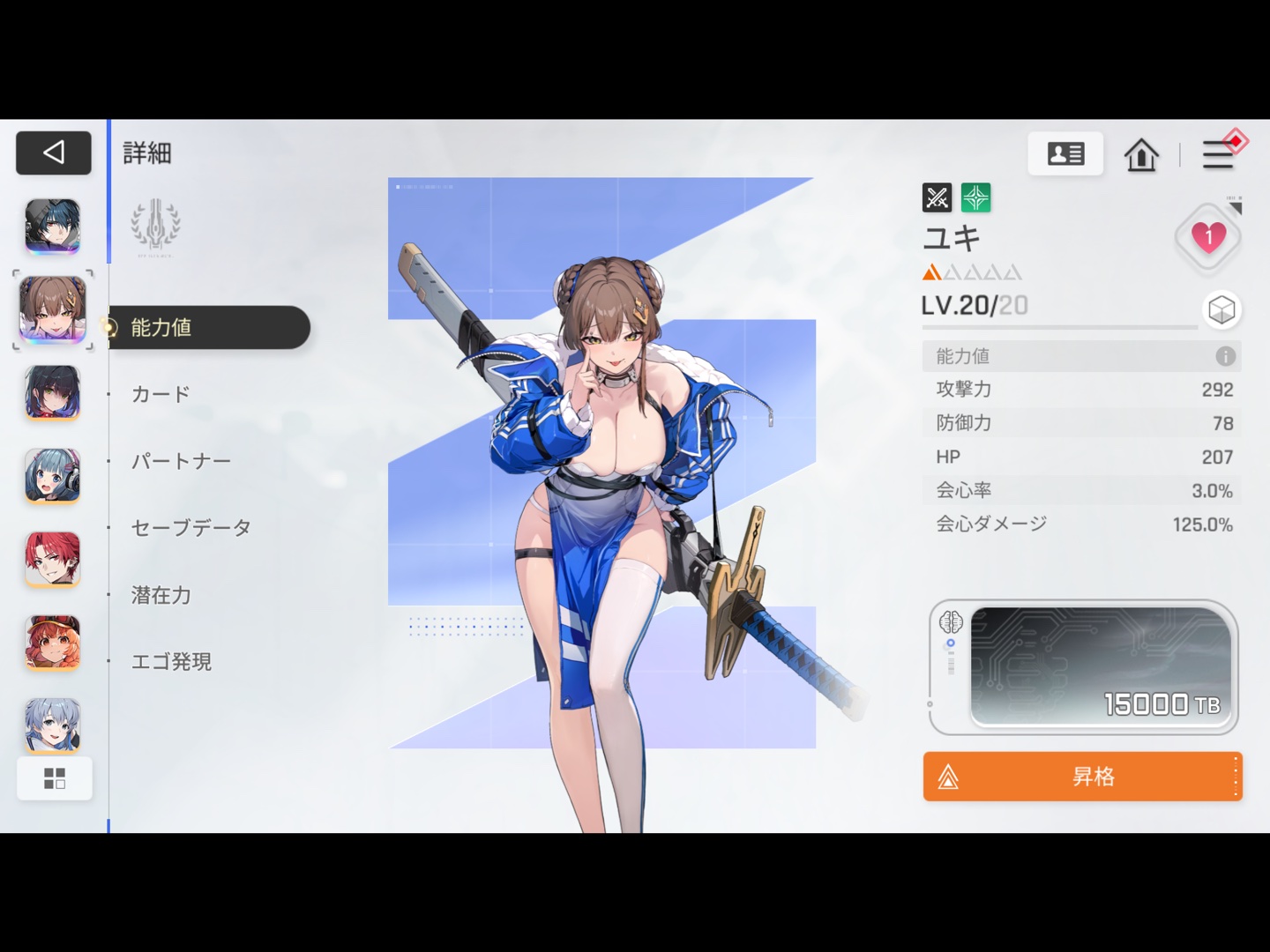The image size is (1270, 952).
Task: Show stat info via the info icon
Action: [x=1225, y=356]
